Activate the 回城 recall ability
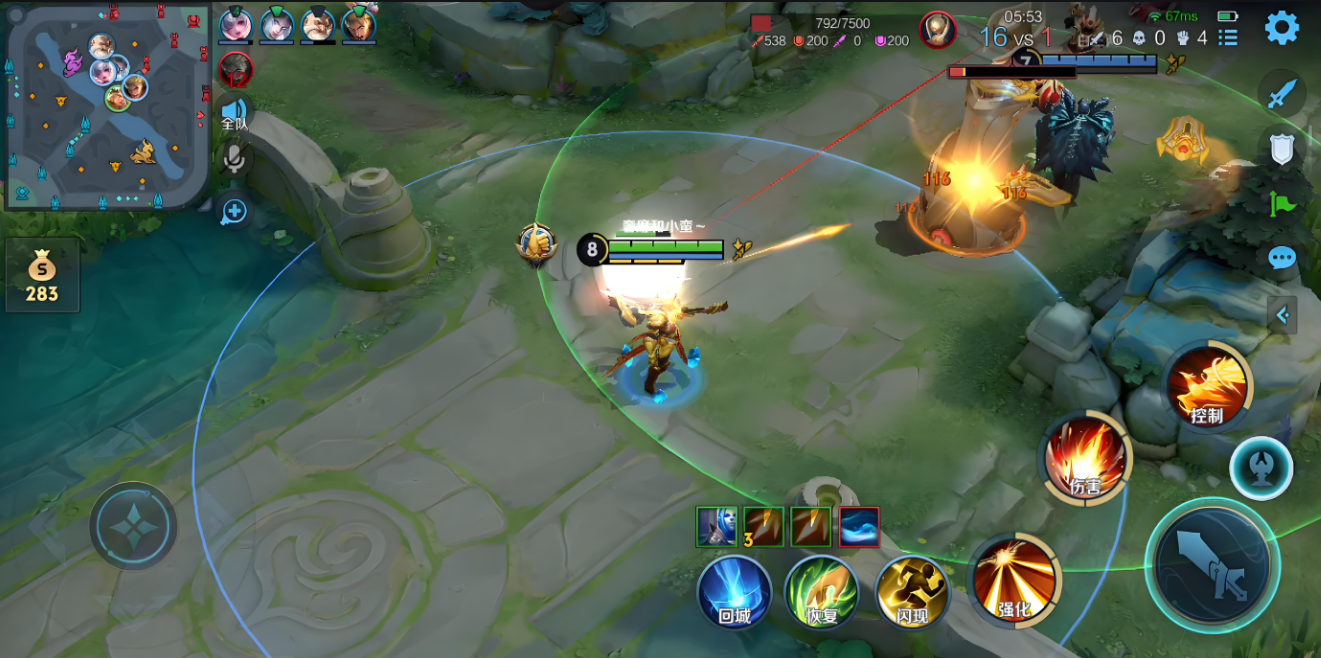The image size is (1321, 658). (734, 592)
